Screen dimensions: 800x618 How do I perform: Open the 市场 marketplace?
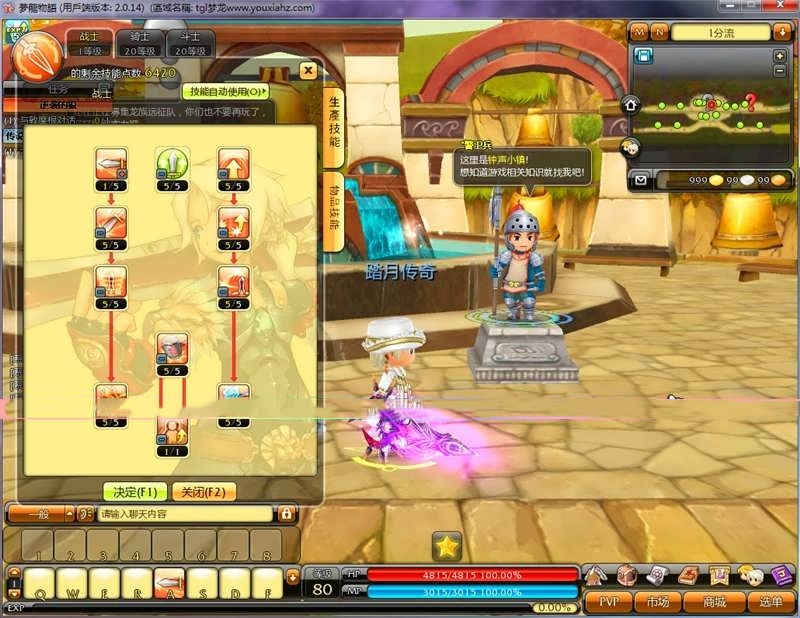click(657, 602)
